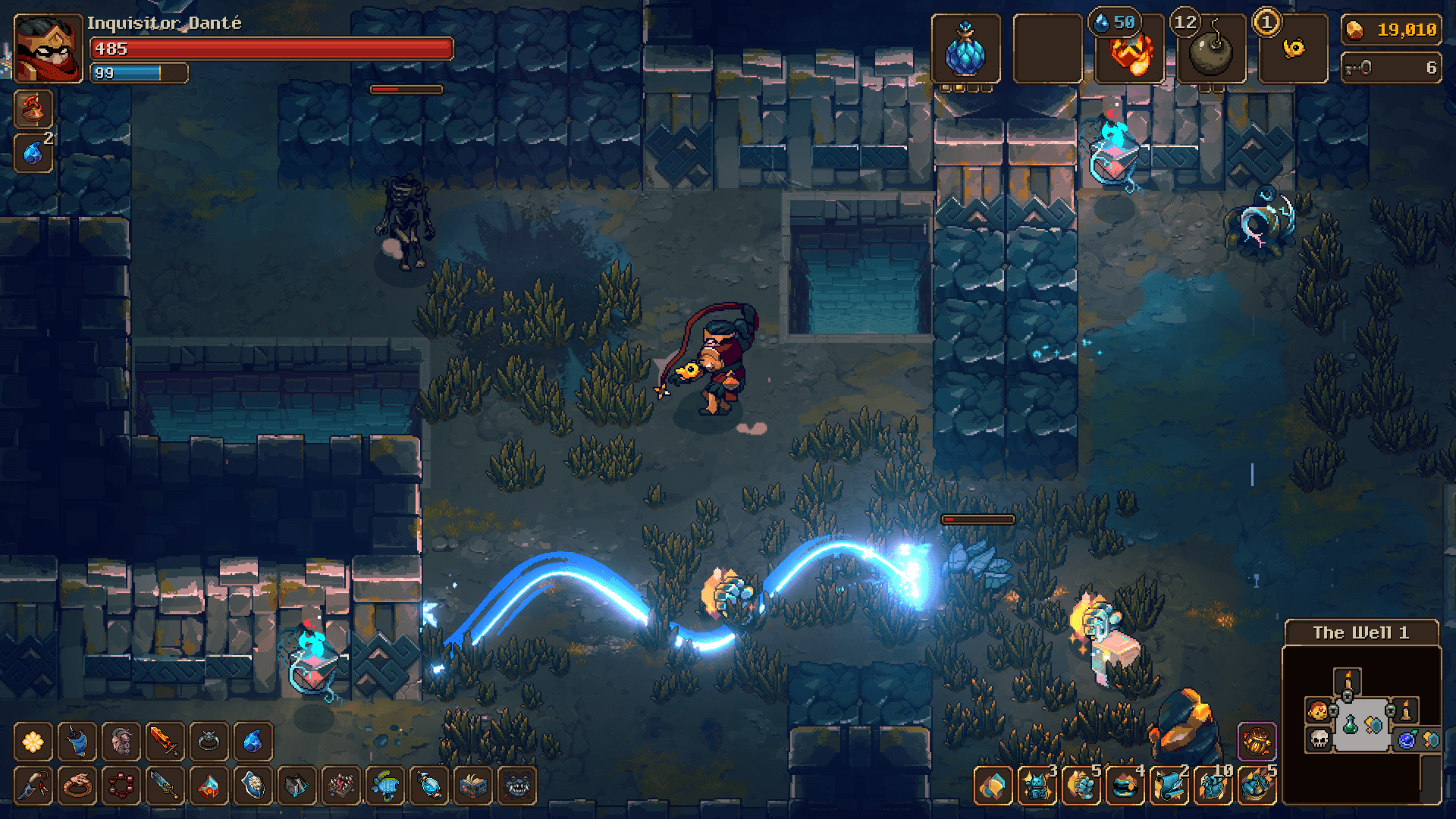Click the red flame status icon
Image resolution: width=1456 pixels, height=819 pixels.
coord(33,108)
